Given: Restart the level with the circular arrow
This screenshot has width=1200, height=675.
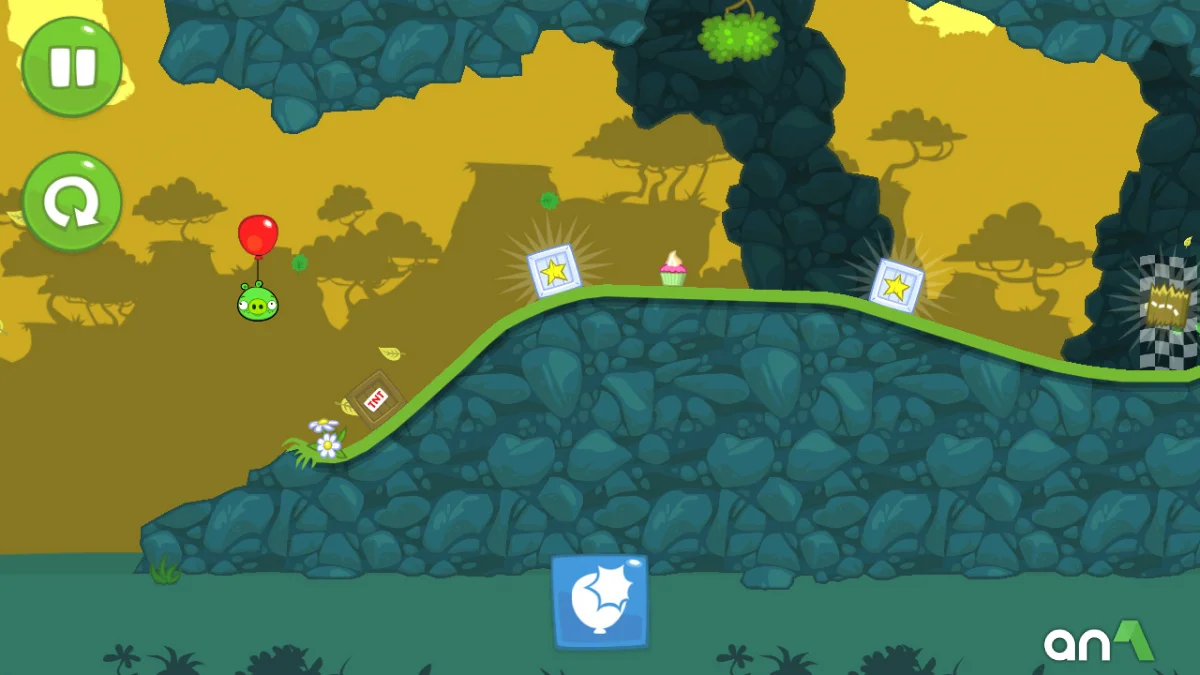Looking at the screenshot, I should click(x=72, y=202).
